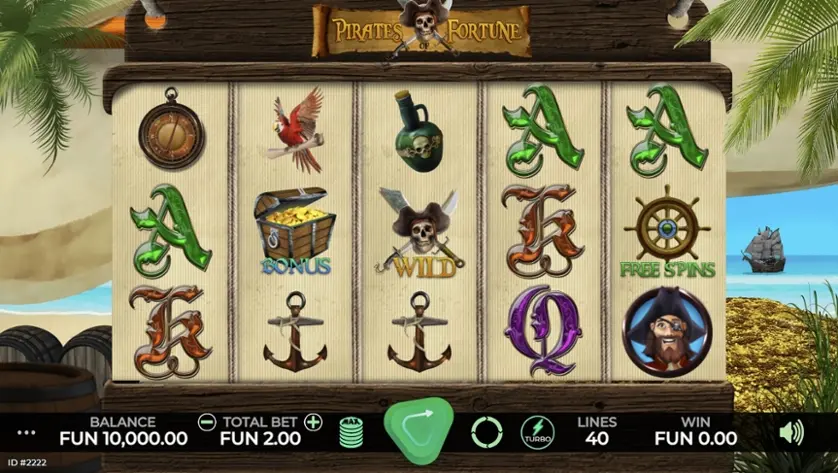Image resolution: width=838 pixels, height=473 pixels.
Task: Mute the sound using the speaker icon
Action: (x=791, y=432)
